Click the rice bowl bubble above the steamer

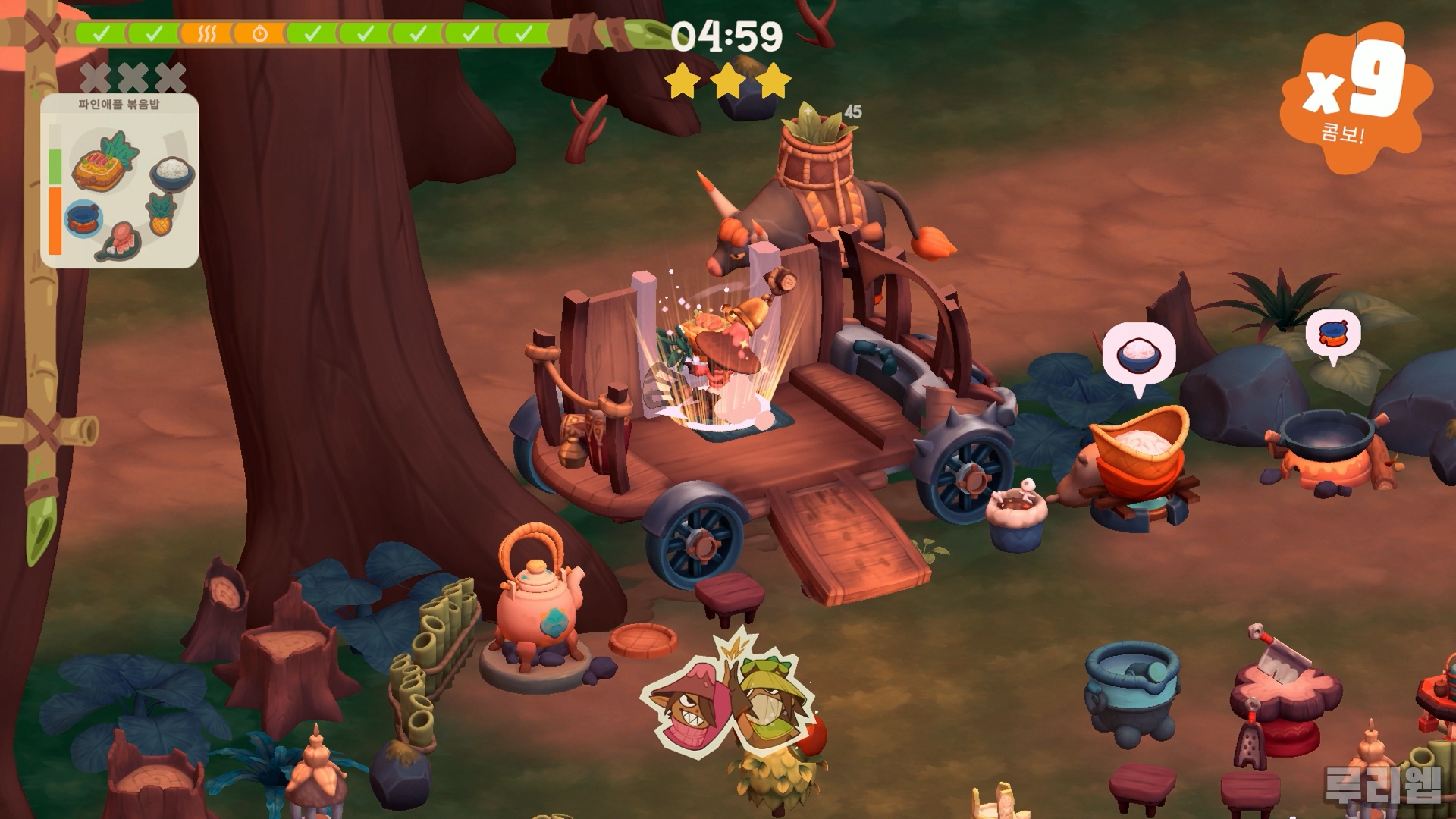click(1138, 355)
